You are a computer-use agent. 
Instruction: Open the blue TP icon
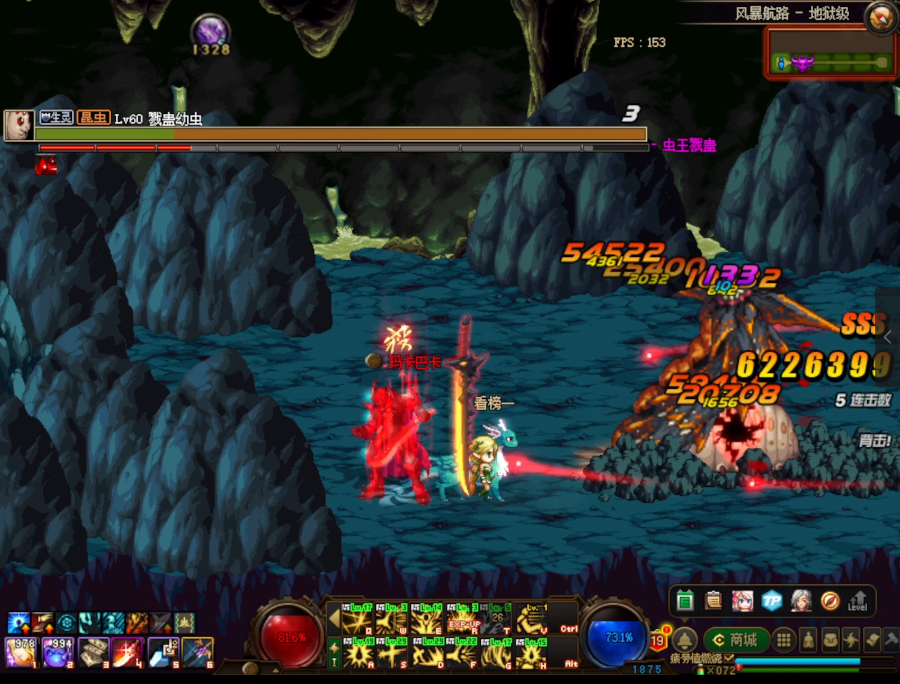click(771, 600)
